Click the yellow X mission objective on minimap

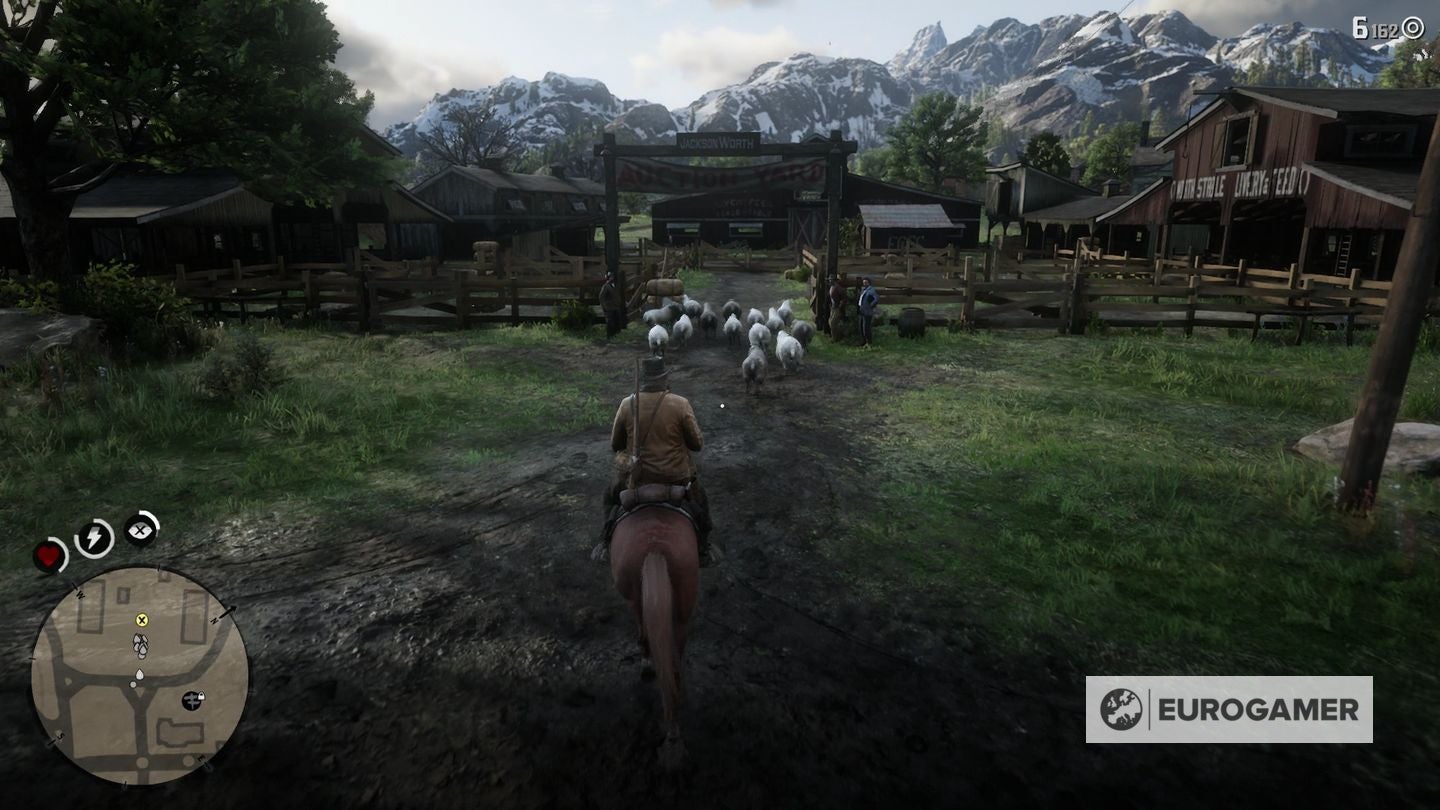(142, 622)
